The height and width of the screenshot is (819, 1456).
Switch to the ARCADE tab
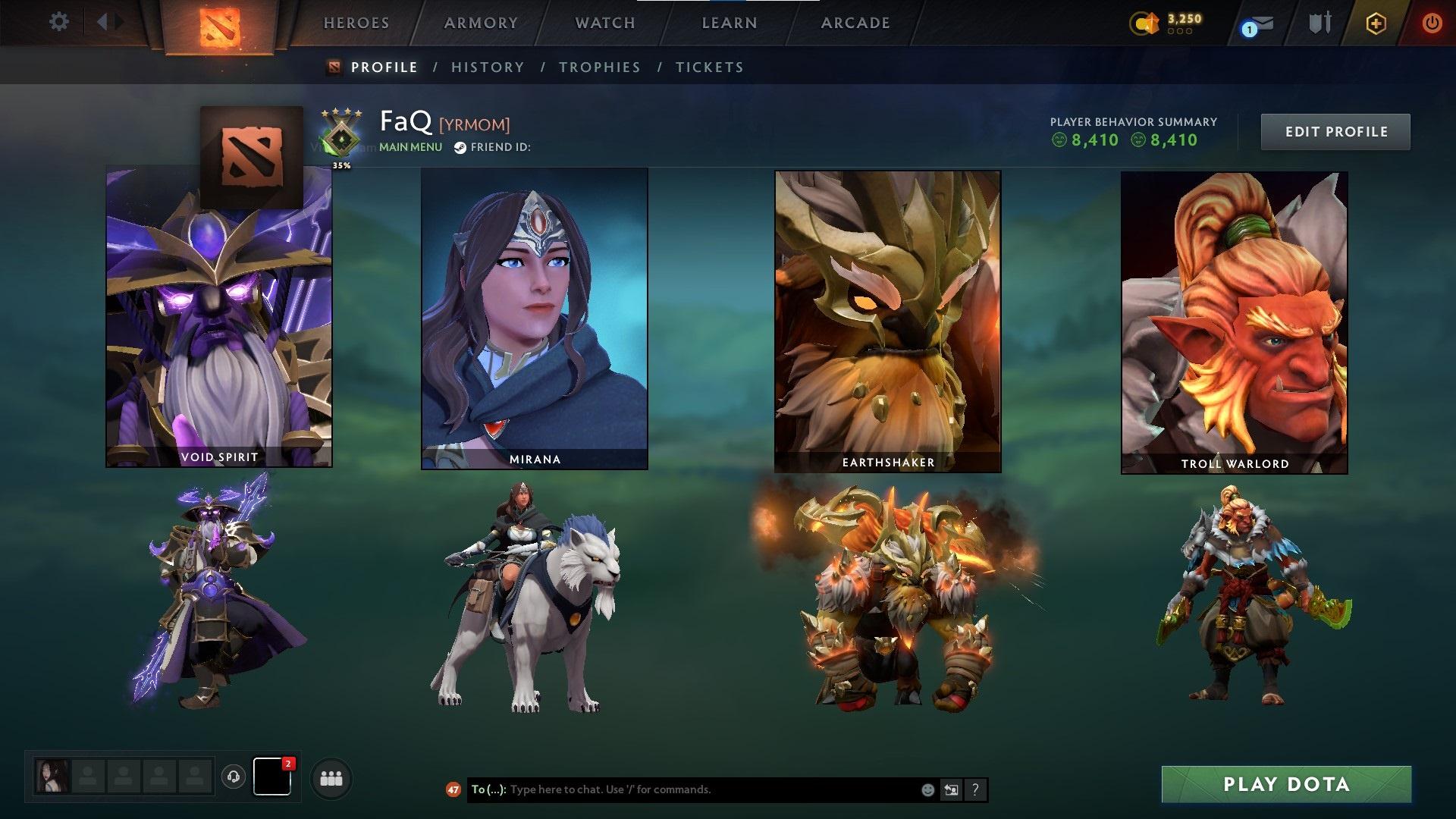point(855,23)
